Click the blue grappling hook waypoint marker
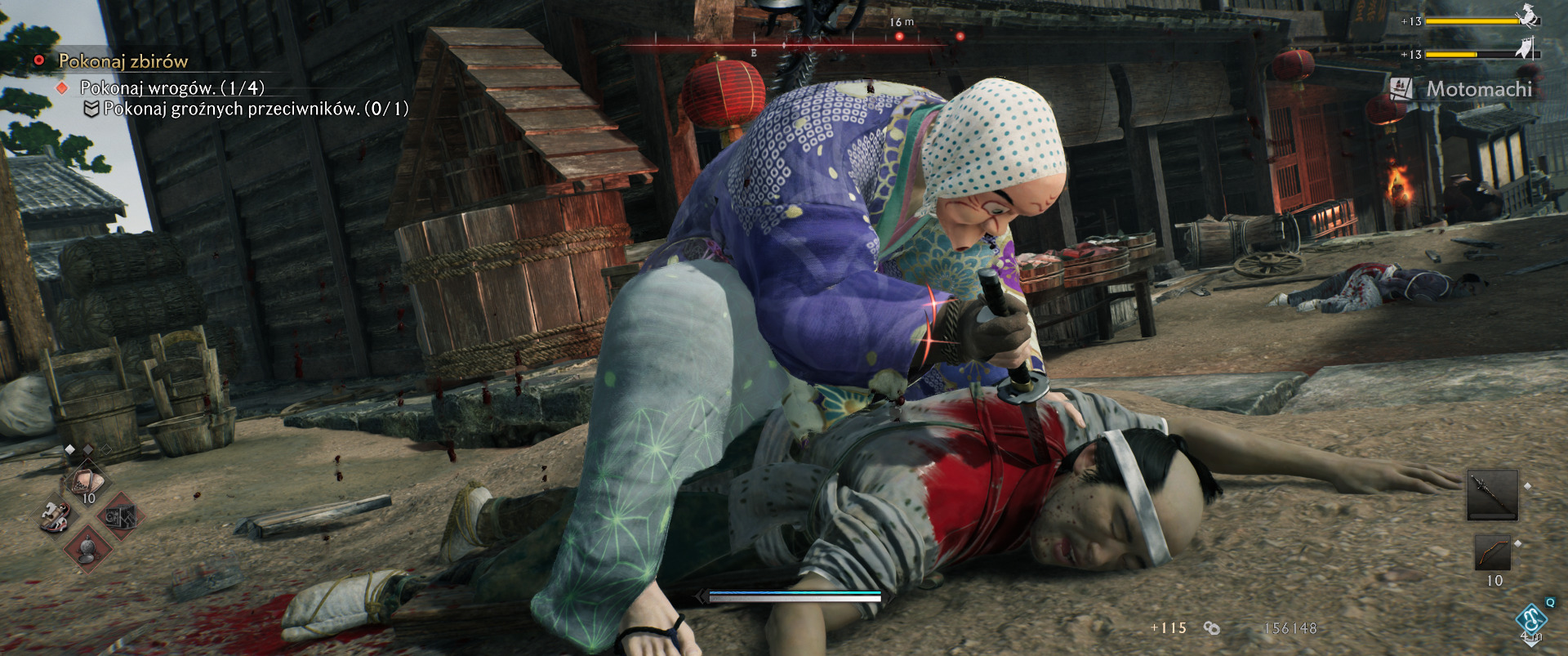Screen dimensions: 1568x656 (x=1530, y=620)
